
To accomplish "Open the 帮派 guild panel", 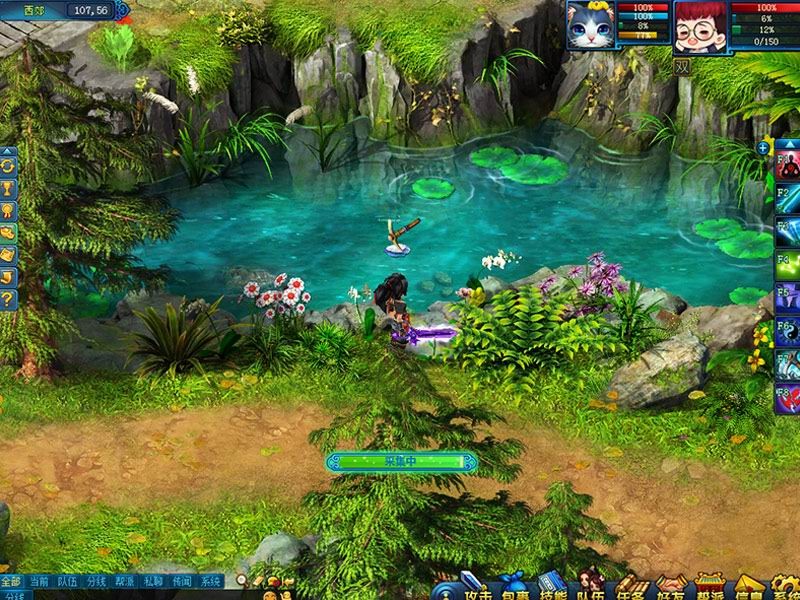I will (x=712, y=589).
